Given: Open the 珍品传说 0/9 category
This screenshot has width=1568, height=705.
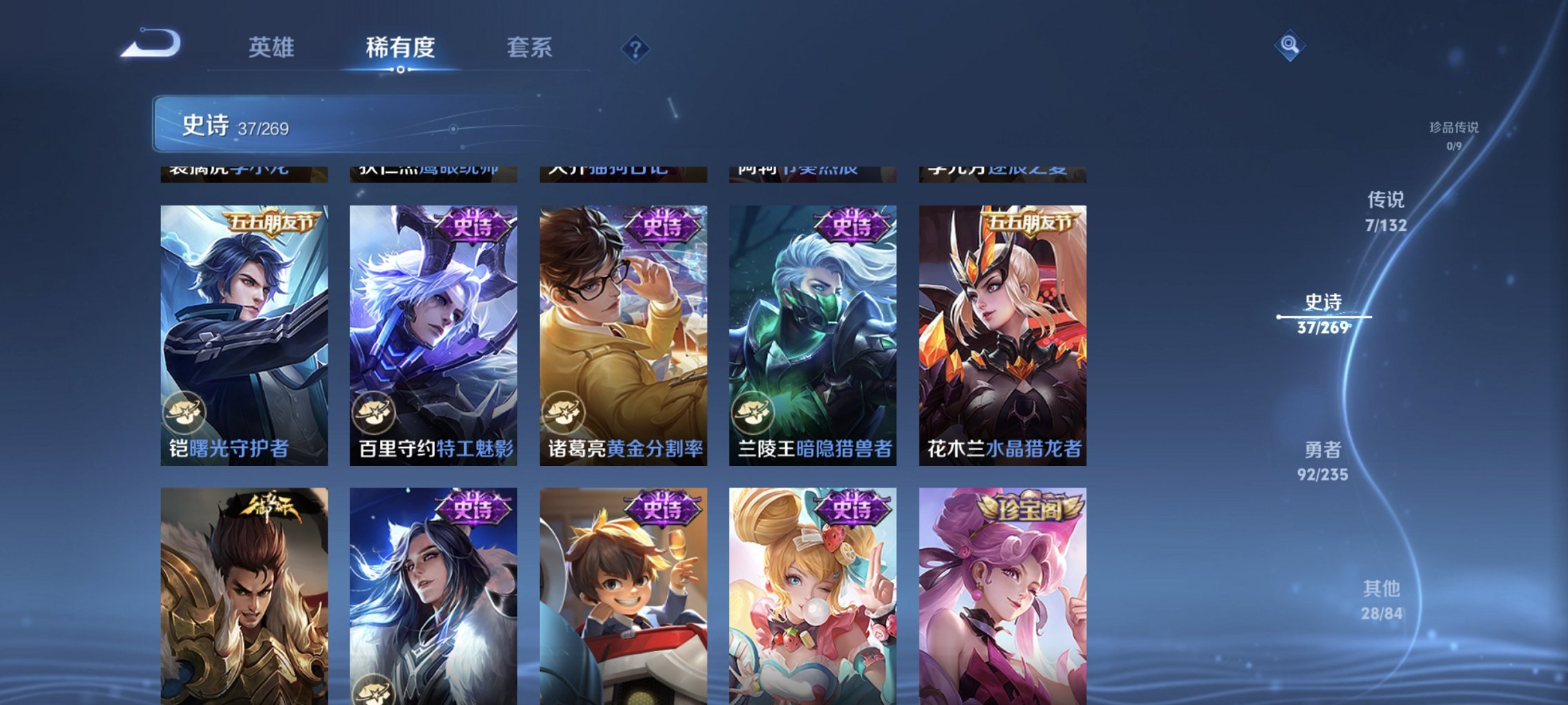Looking at the screenshot, I should pos(1452,137).
